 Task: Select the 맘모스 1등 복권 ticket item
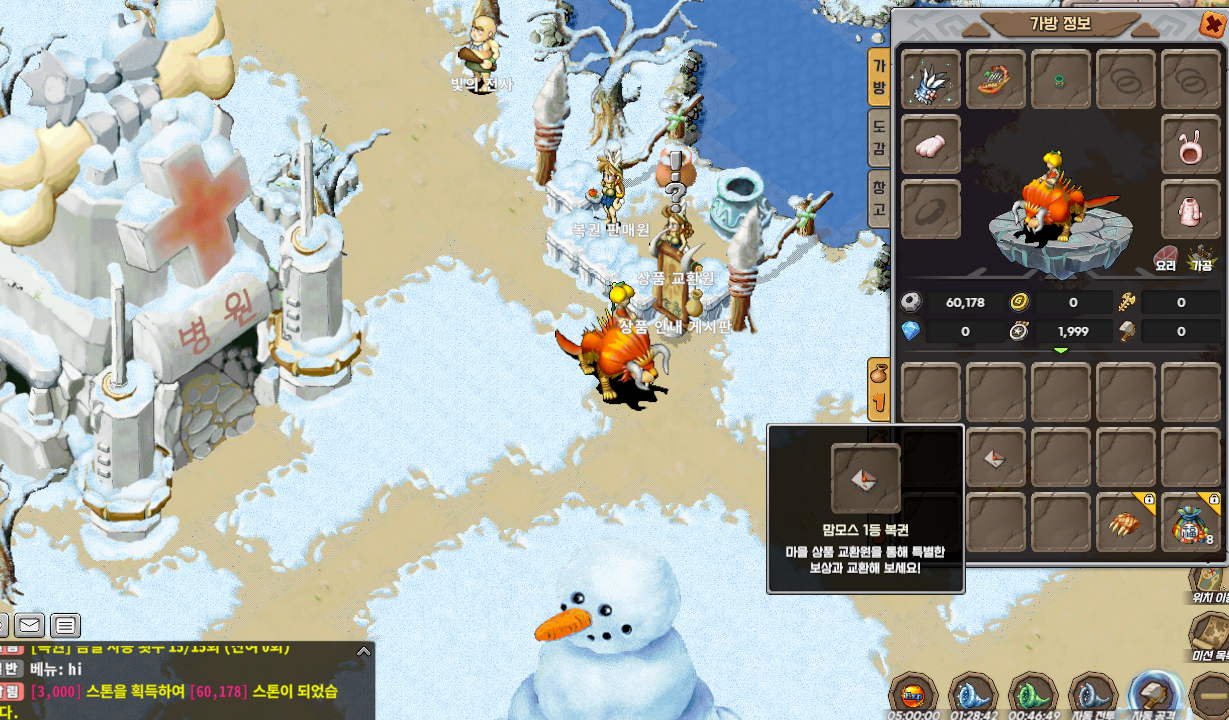click(996, 458)
